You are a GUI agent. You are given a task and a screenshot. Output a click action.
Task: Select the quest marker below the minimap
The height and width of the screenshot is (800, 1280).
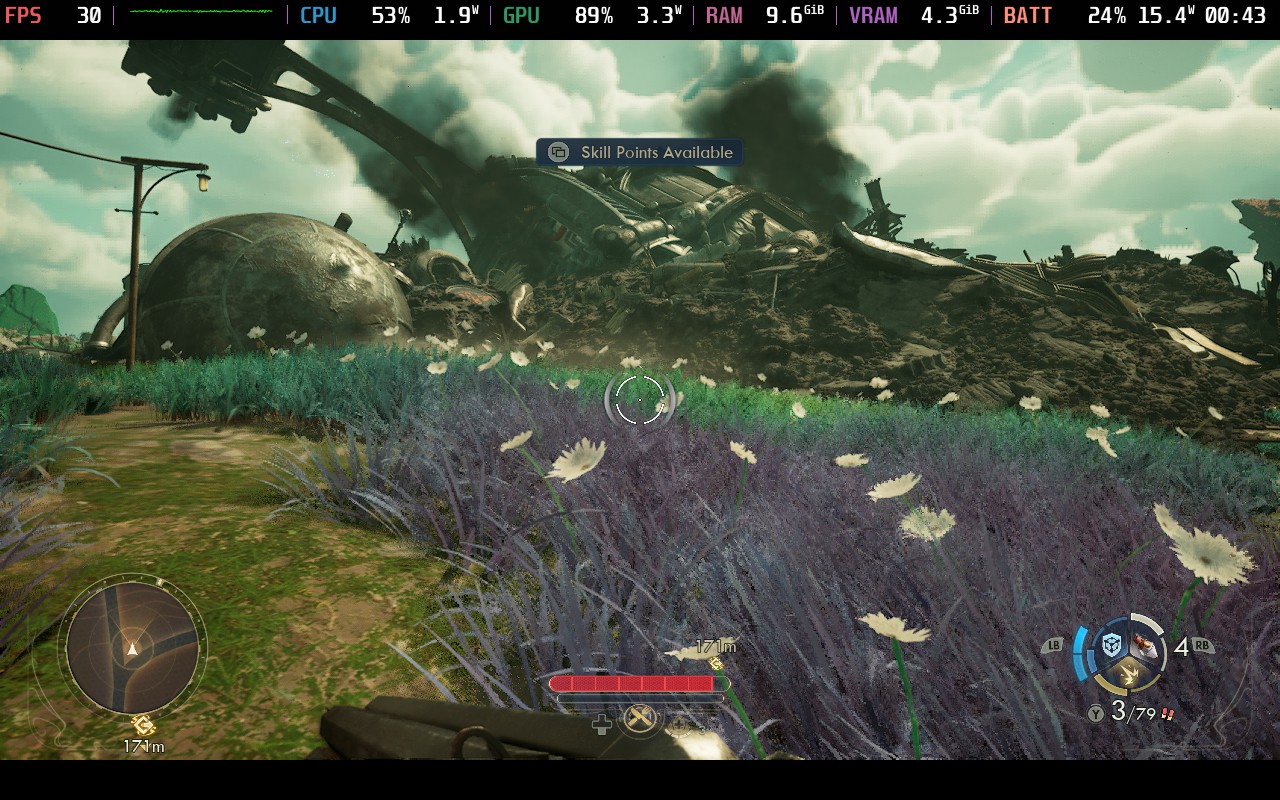point(143,725)
